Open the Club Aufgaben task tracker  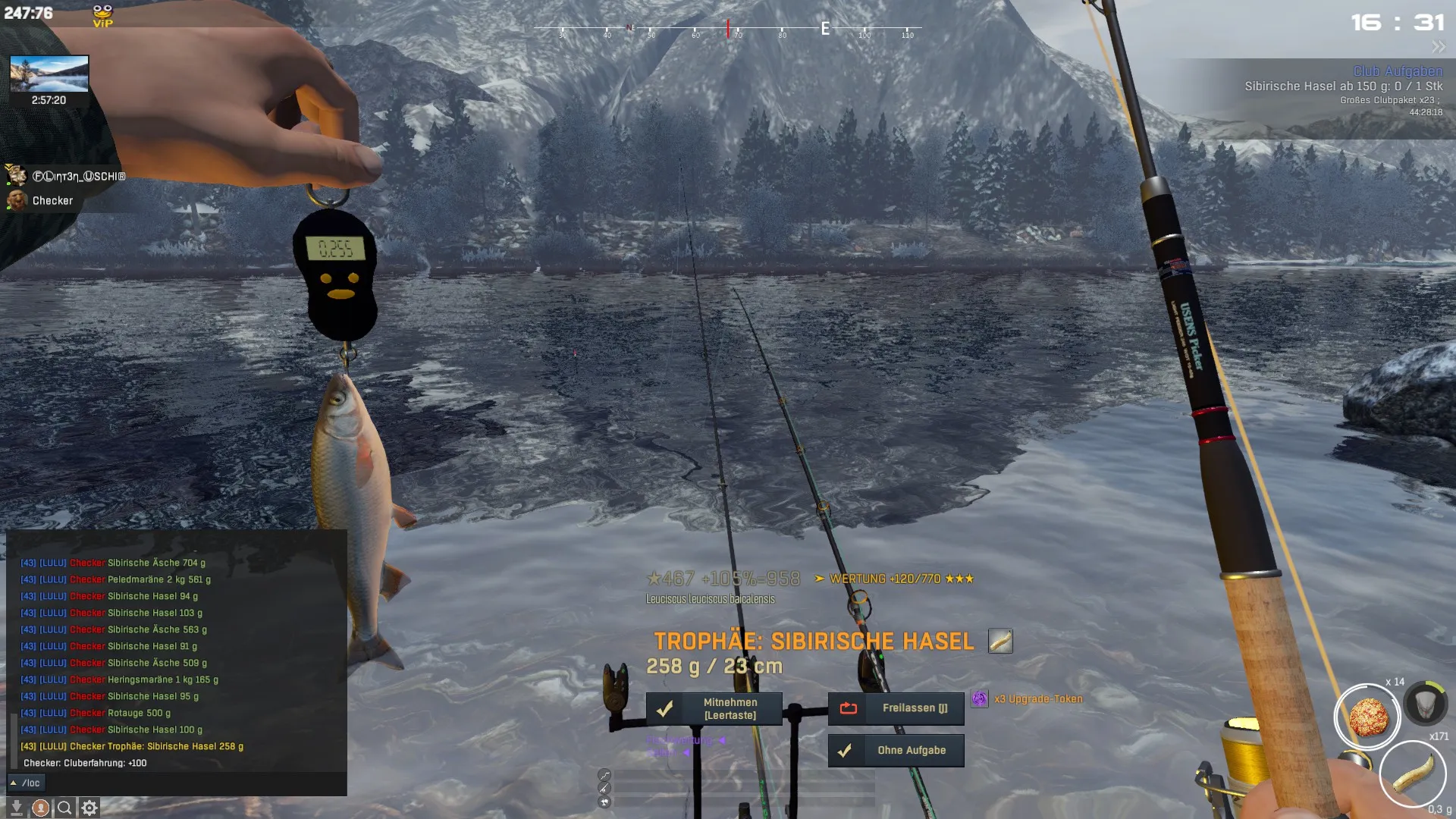pyautogui.click(x=1397, y=71)
